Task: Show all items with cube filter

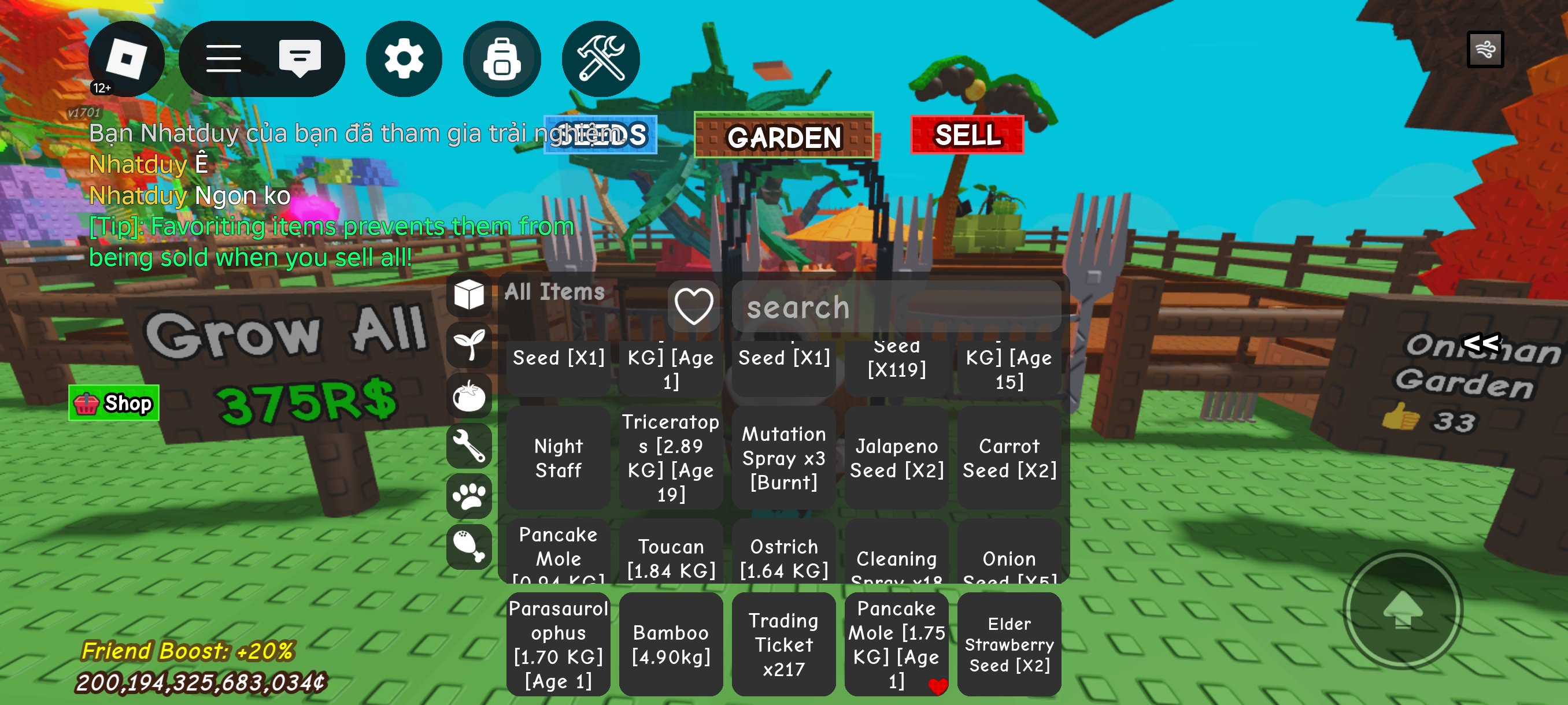Action: pos(469,295)
